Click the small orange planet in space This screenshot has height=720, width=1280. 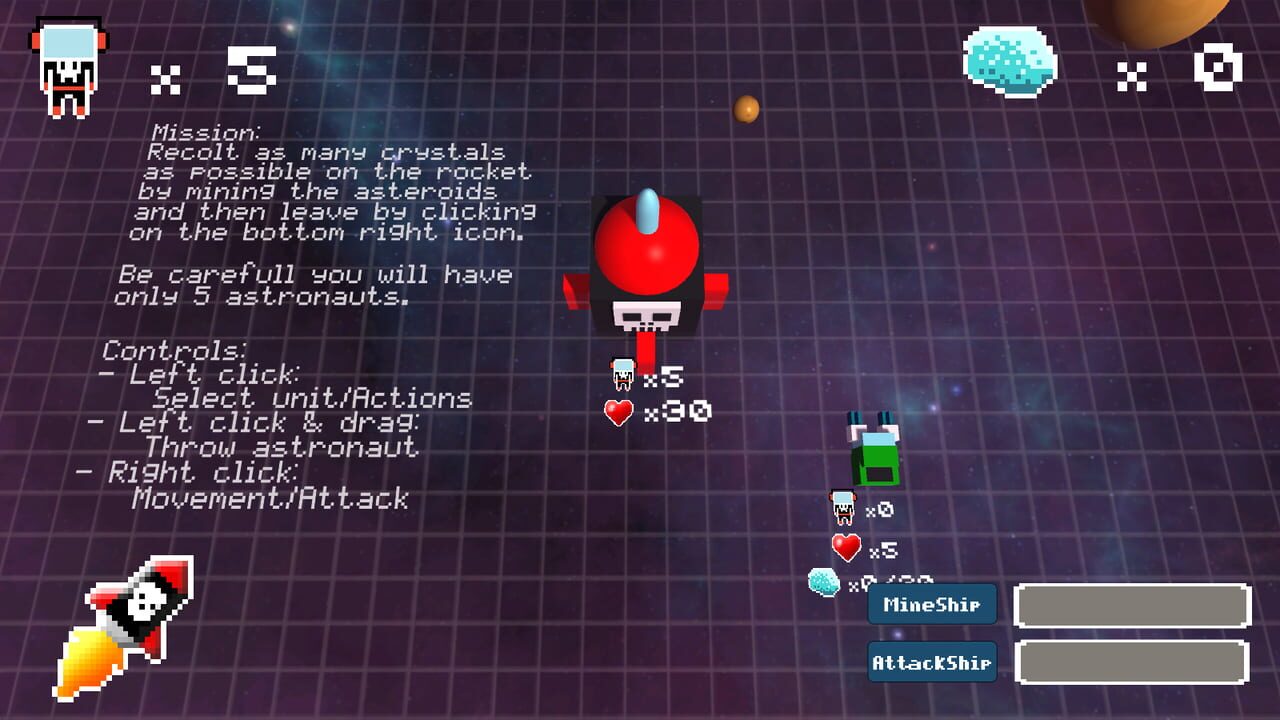[x=745, y=111]
